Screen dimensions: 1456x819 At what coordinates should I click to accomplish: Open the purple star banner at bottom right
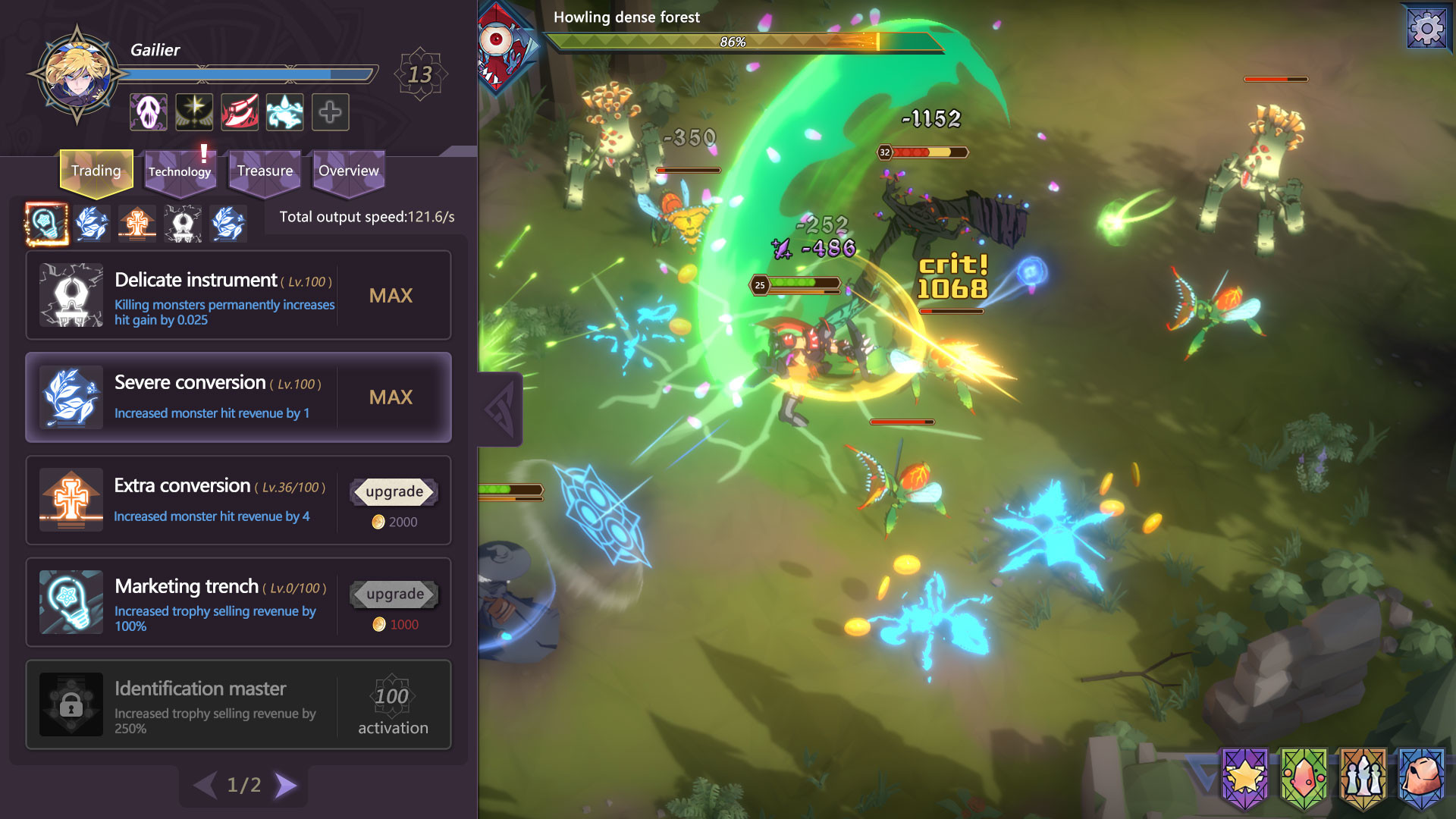click(1244, 779)
